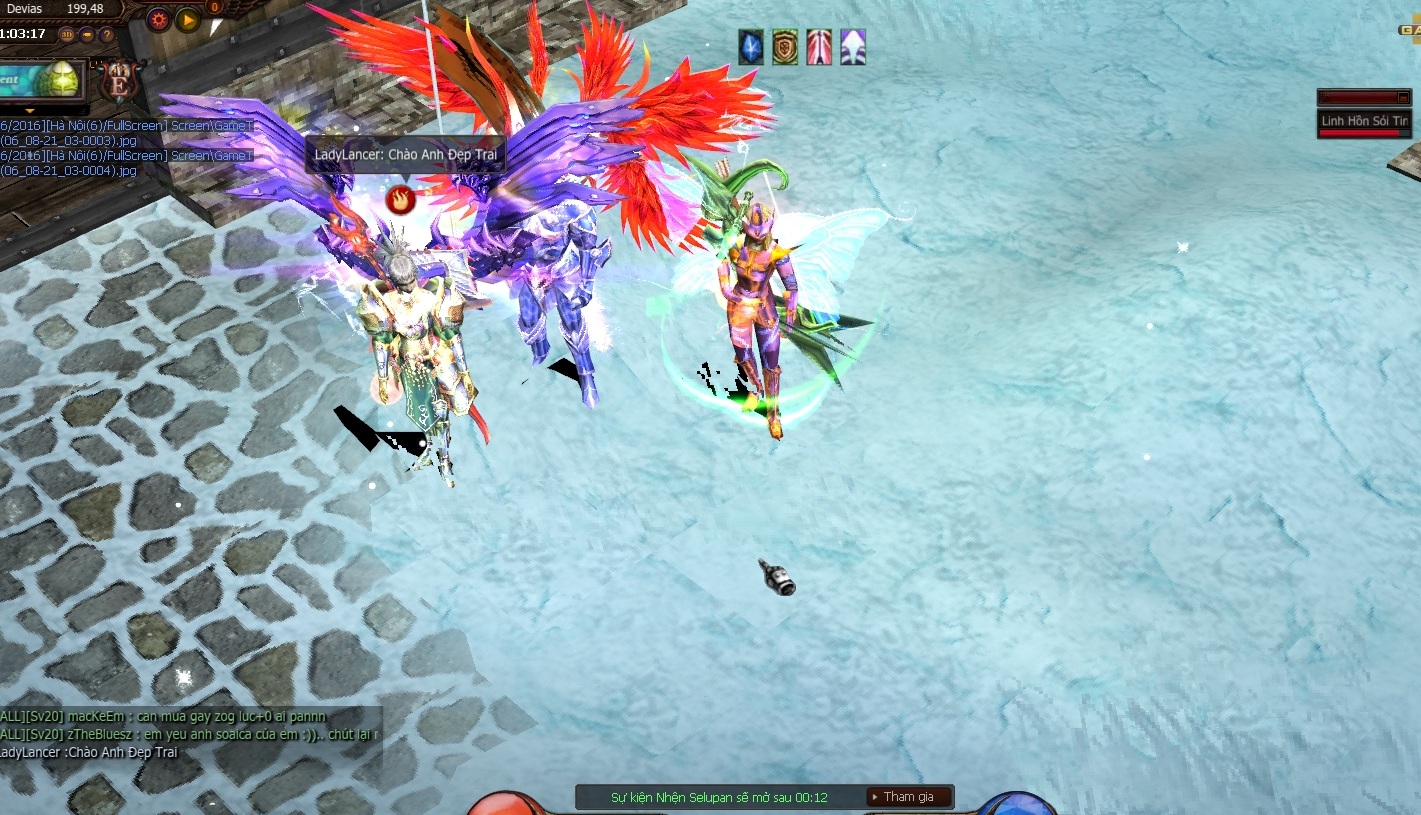
Task: Click the fire emote icon above the character
Action: 400,199
